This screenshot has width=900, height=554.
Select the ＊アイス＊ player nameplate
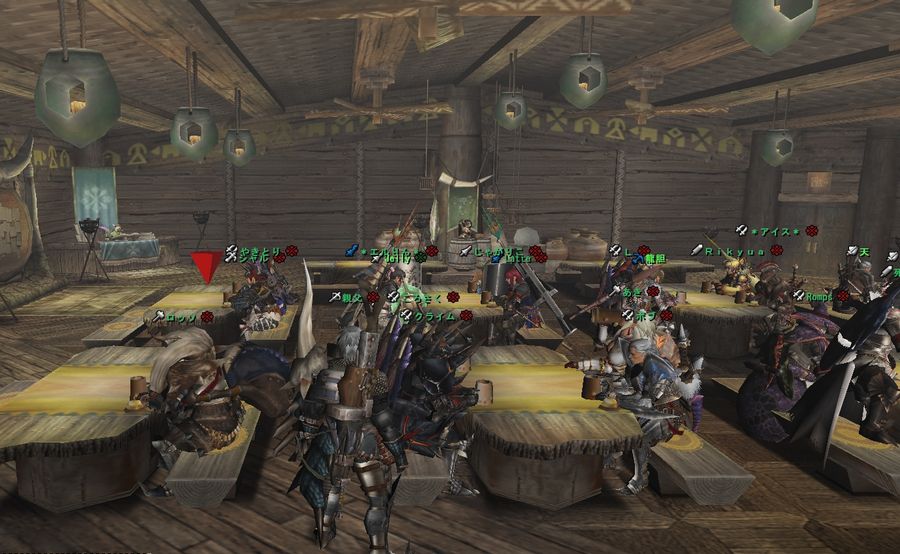pos(777,231)
